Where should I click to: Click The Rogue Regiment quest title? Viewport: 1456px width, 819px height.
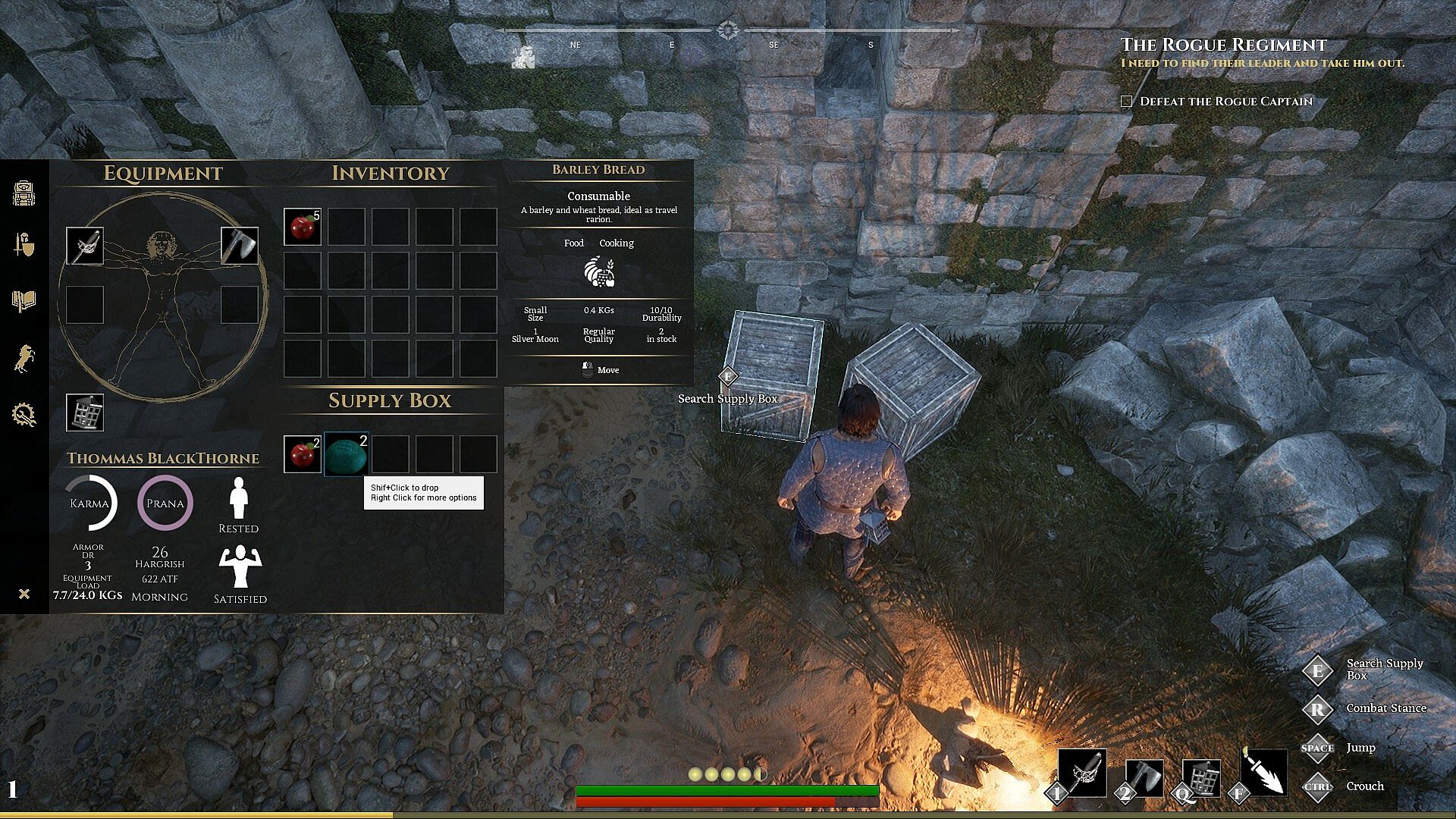pos(1223,45)
